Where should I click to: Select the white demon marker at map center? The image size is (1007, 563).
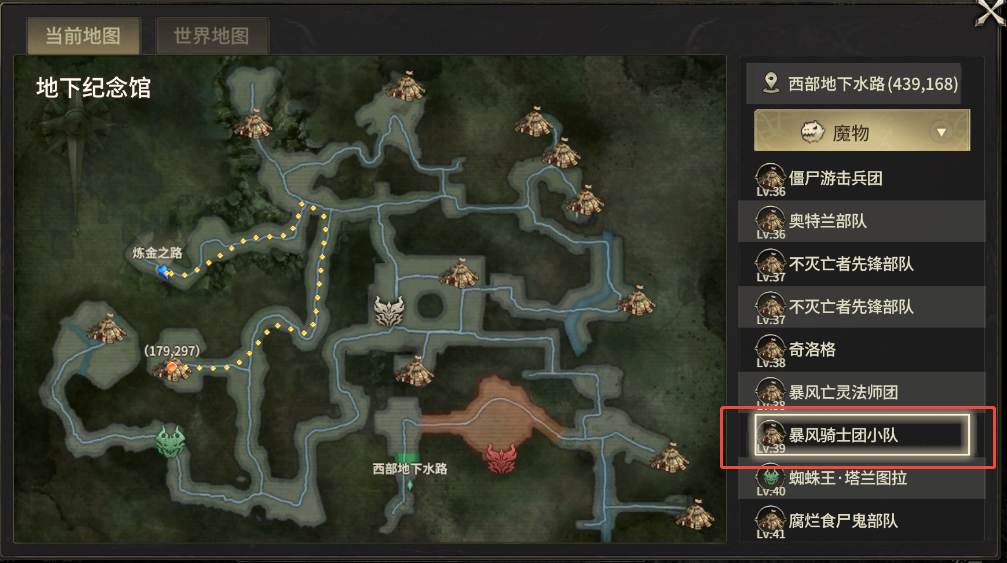point(388,311)
